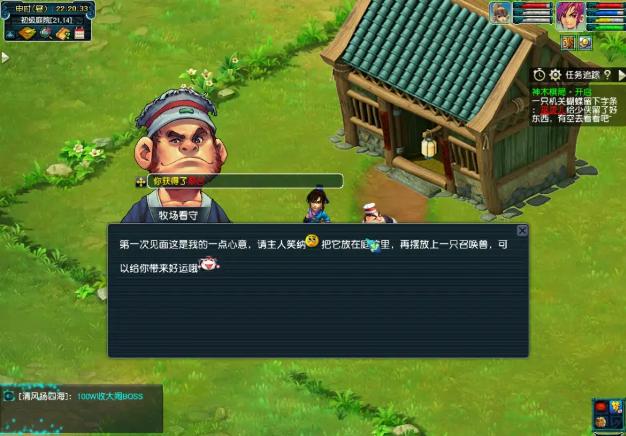
Task: Click the orange buff icon below player portrait
Action: [568, 42]
